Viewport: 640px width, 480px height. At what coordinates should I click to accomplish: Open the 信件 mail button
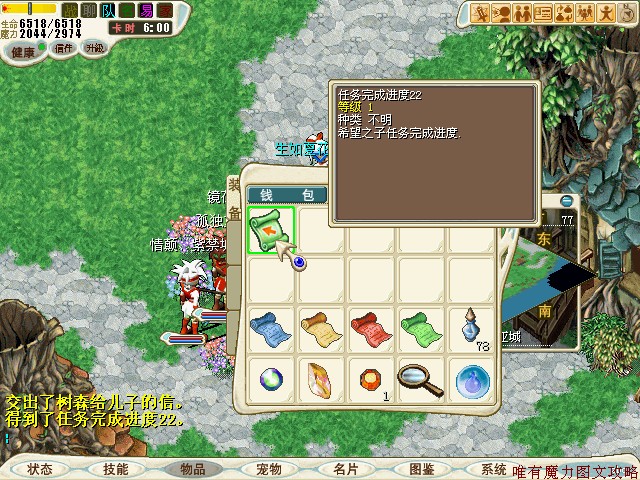coord(65,47)
